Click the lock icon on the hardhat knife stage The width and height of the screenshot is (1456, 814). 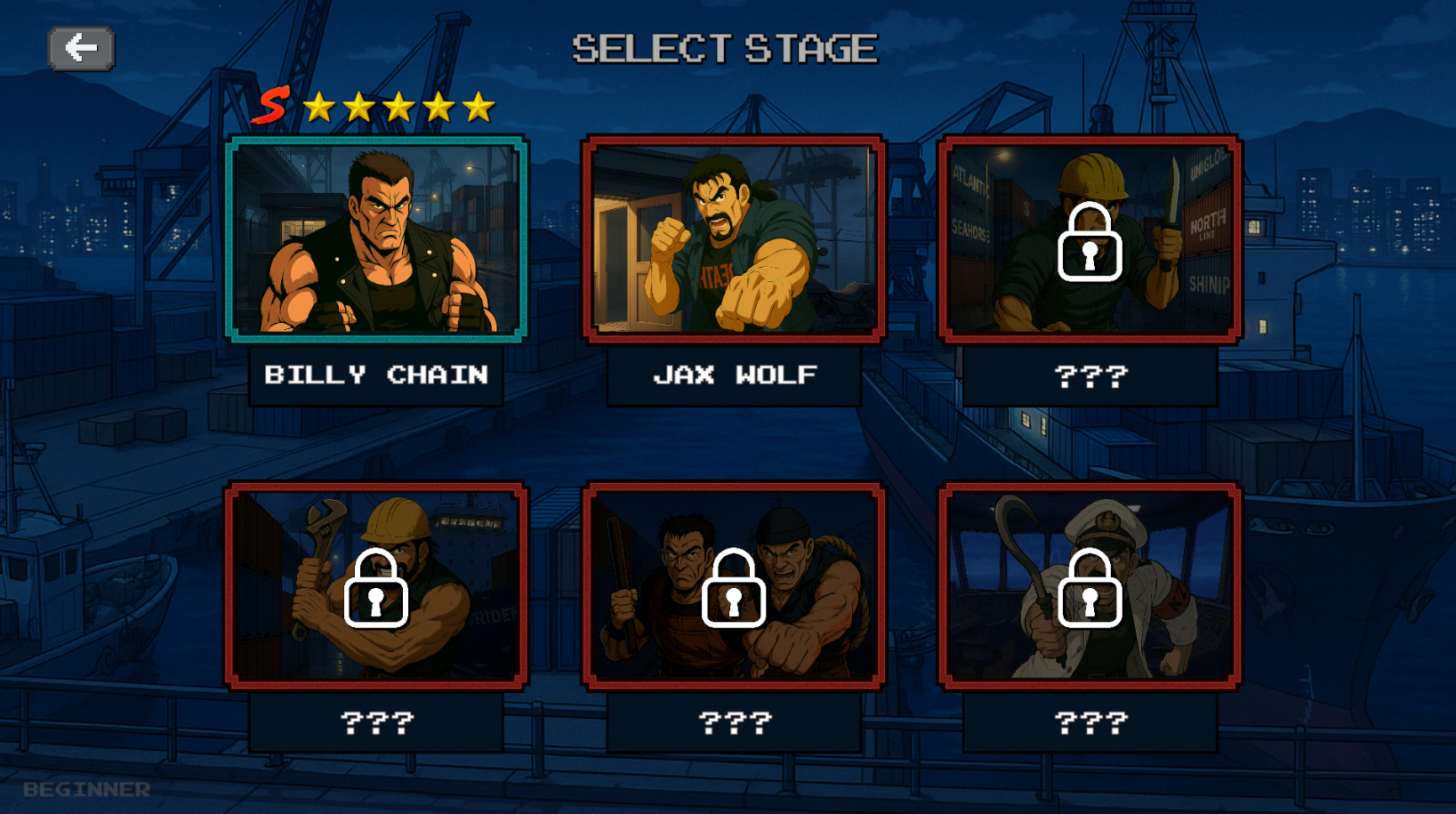pyautogui.click(x=1089, y=242)
